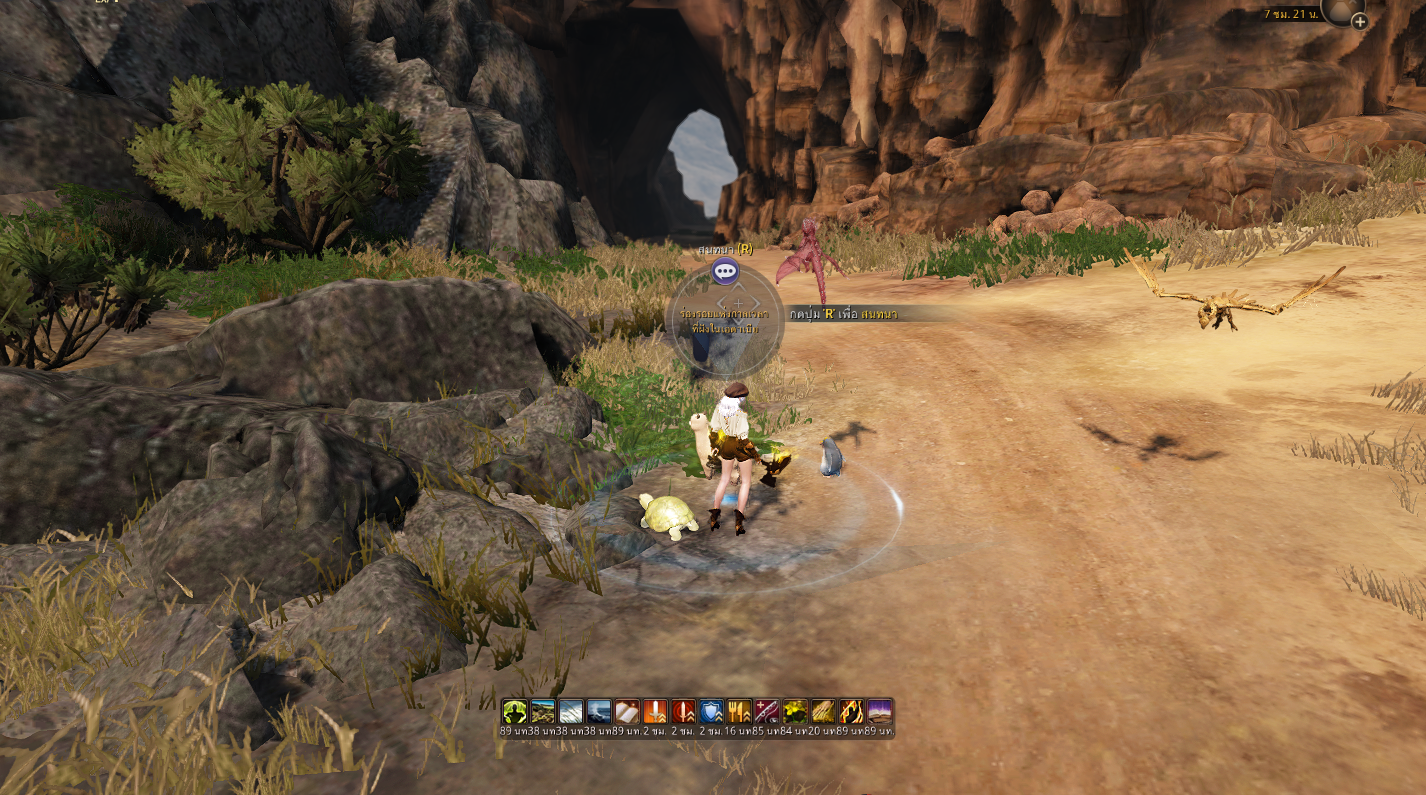The width and height of the screenshot is (1426, 795).
Task: Click the crashing ocean wave buff icon
Action: click(x=599, y=711)
